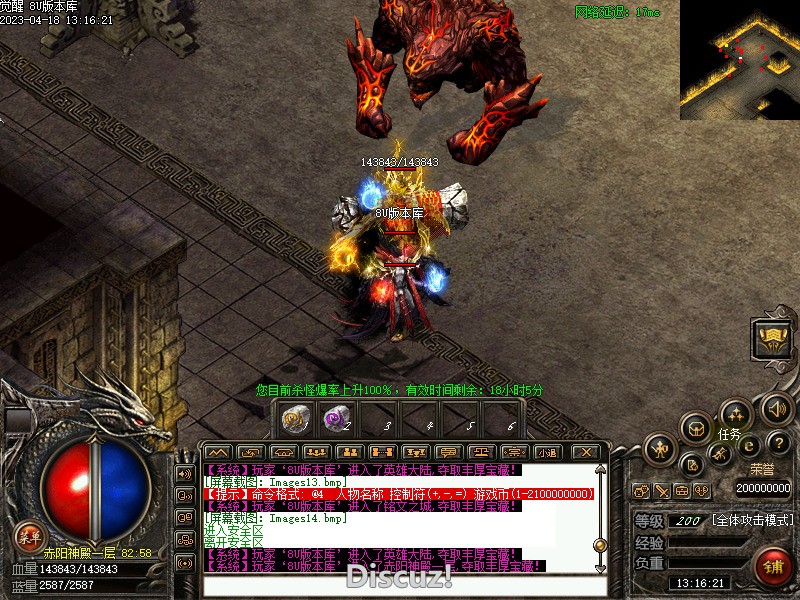Click the red 铺 shop button
This screenshot has width=800, height=600.
pyautogui.click(x=772, y=567)
